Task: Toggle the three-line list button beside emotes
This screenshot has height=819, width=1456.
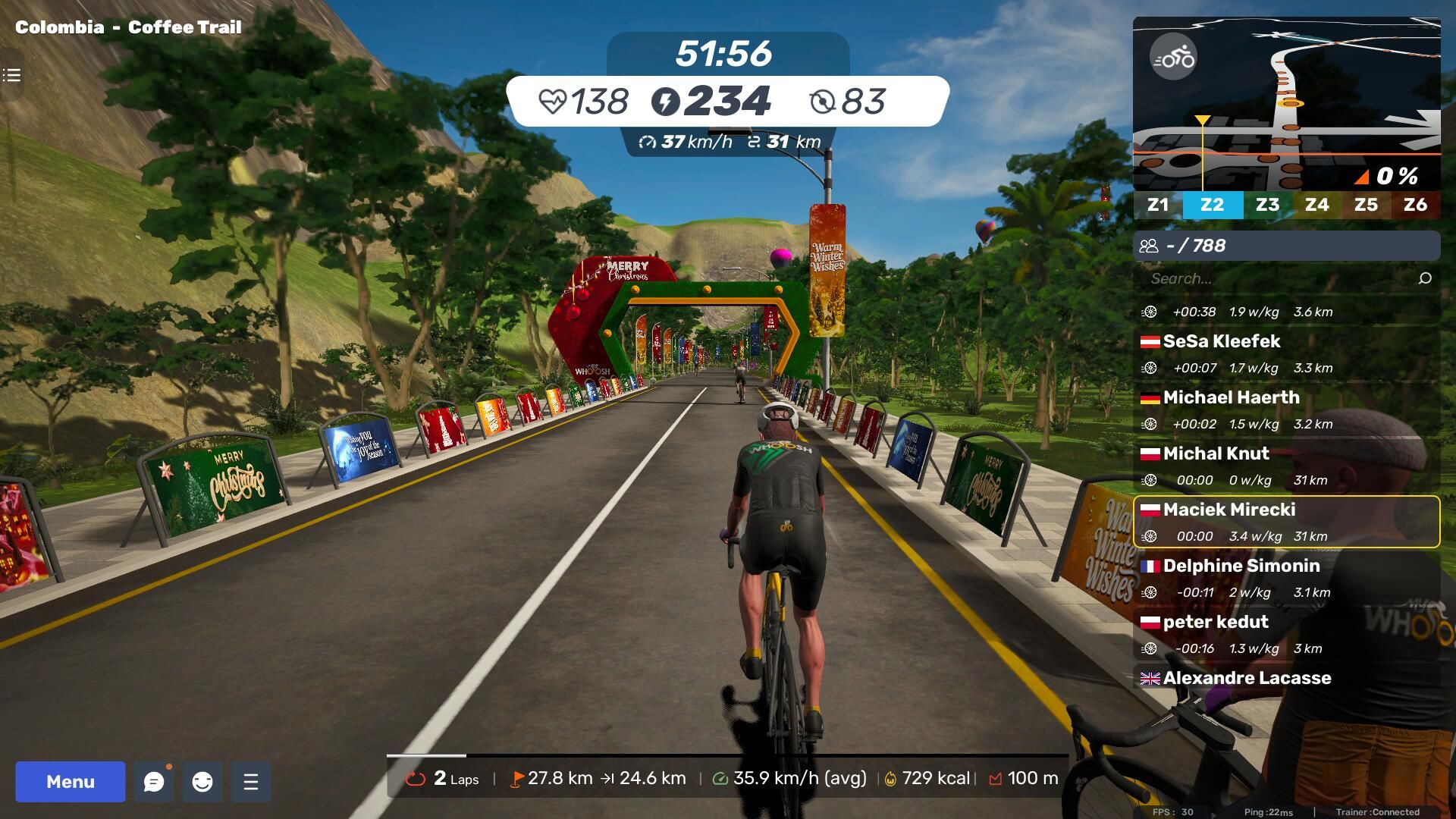Action: 251,782
